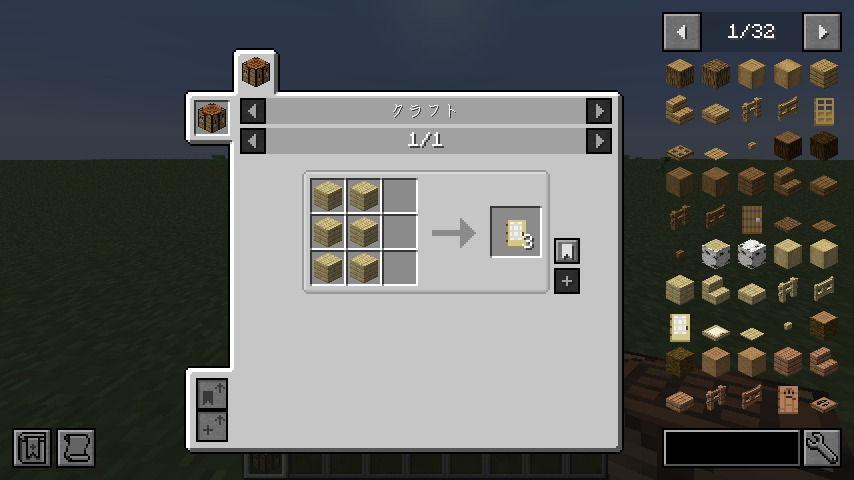Viewport: 854px width, 480px height.
Task: Focus the item search box
Action: 732,448
